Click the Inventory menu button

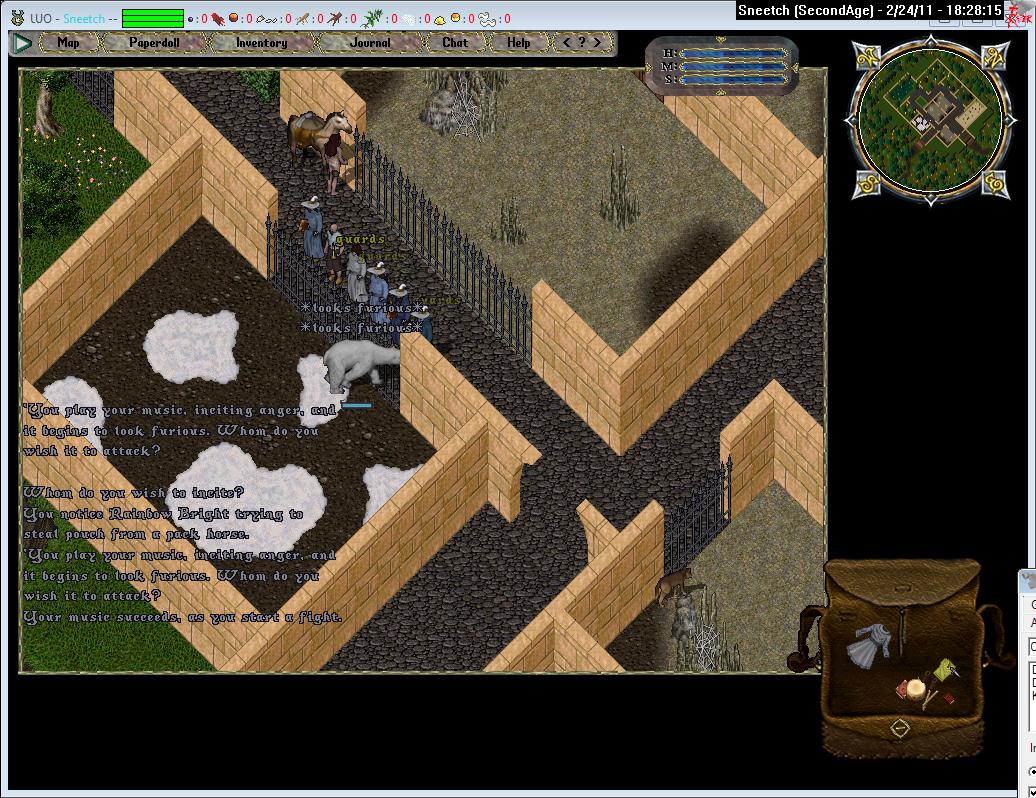(x=261, y=43)
